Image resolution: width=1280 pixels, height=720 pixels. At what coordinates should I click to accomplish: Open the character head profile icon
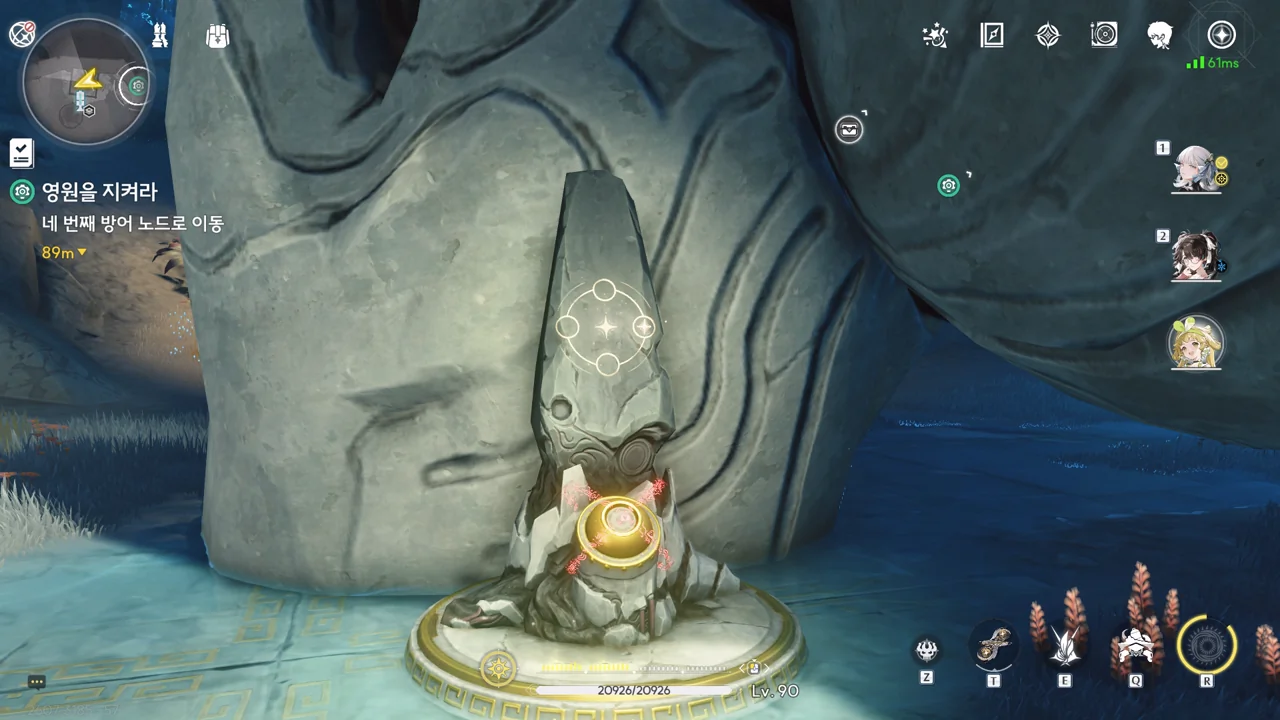[x=1160, y=36]
